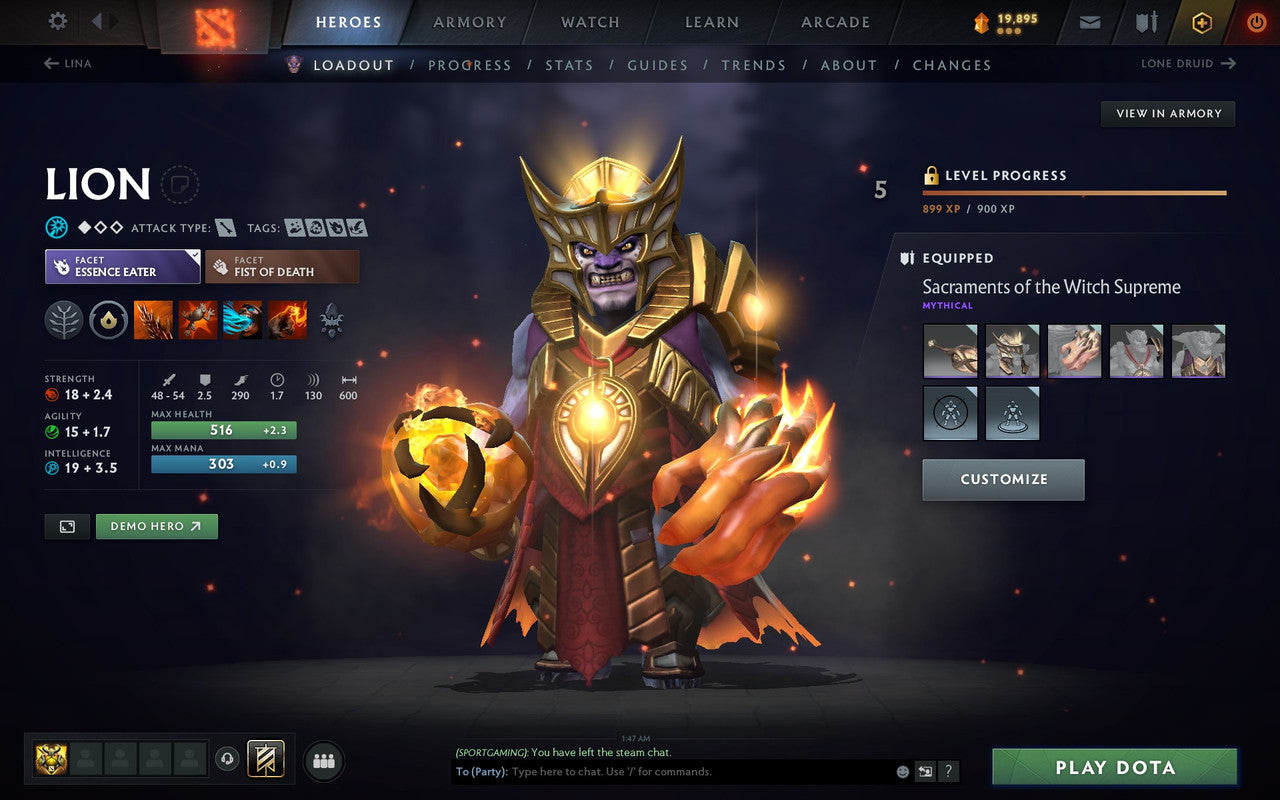Select Lion's Earth Spike ability icon

pos(153,319)
